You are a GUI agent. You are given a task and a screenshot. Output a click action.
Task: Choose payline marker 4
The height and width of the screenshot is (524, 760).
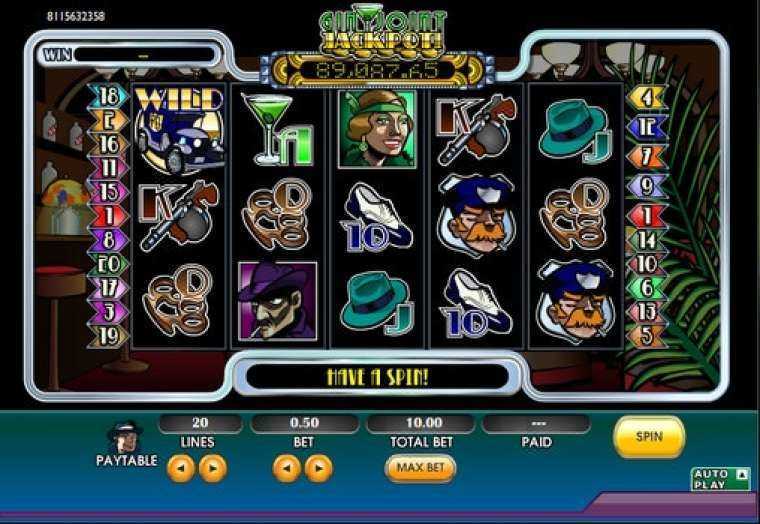click(647, 97)
